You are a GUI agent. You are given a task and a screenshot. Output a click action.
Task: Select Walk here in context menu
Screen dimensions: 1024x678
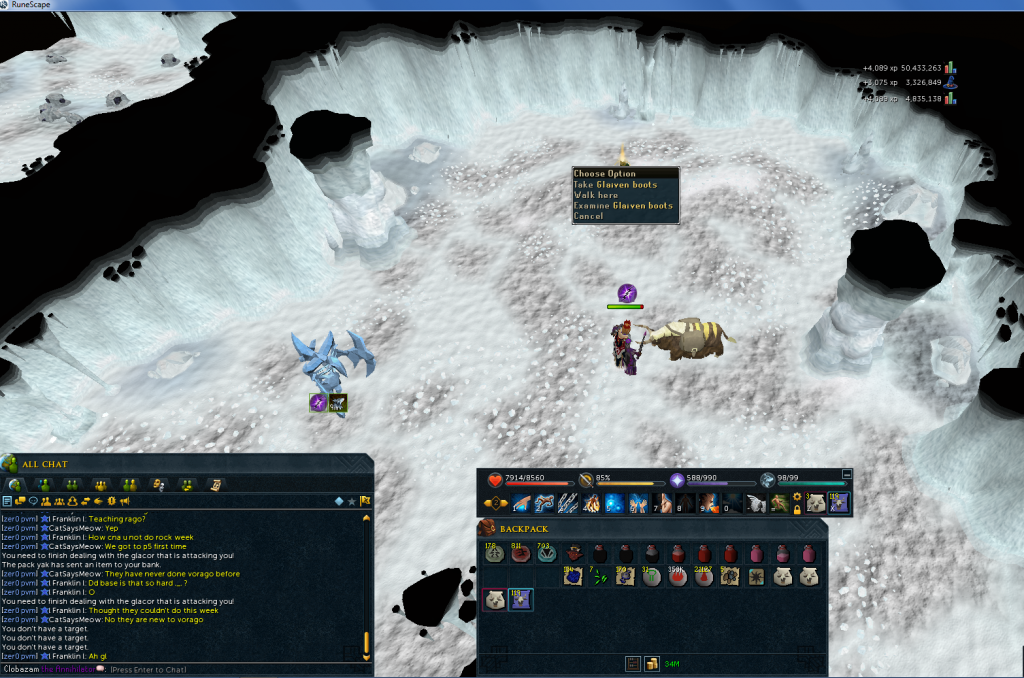coord(596,195)
